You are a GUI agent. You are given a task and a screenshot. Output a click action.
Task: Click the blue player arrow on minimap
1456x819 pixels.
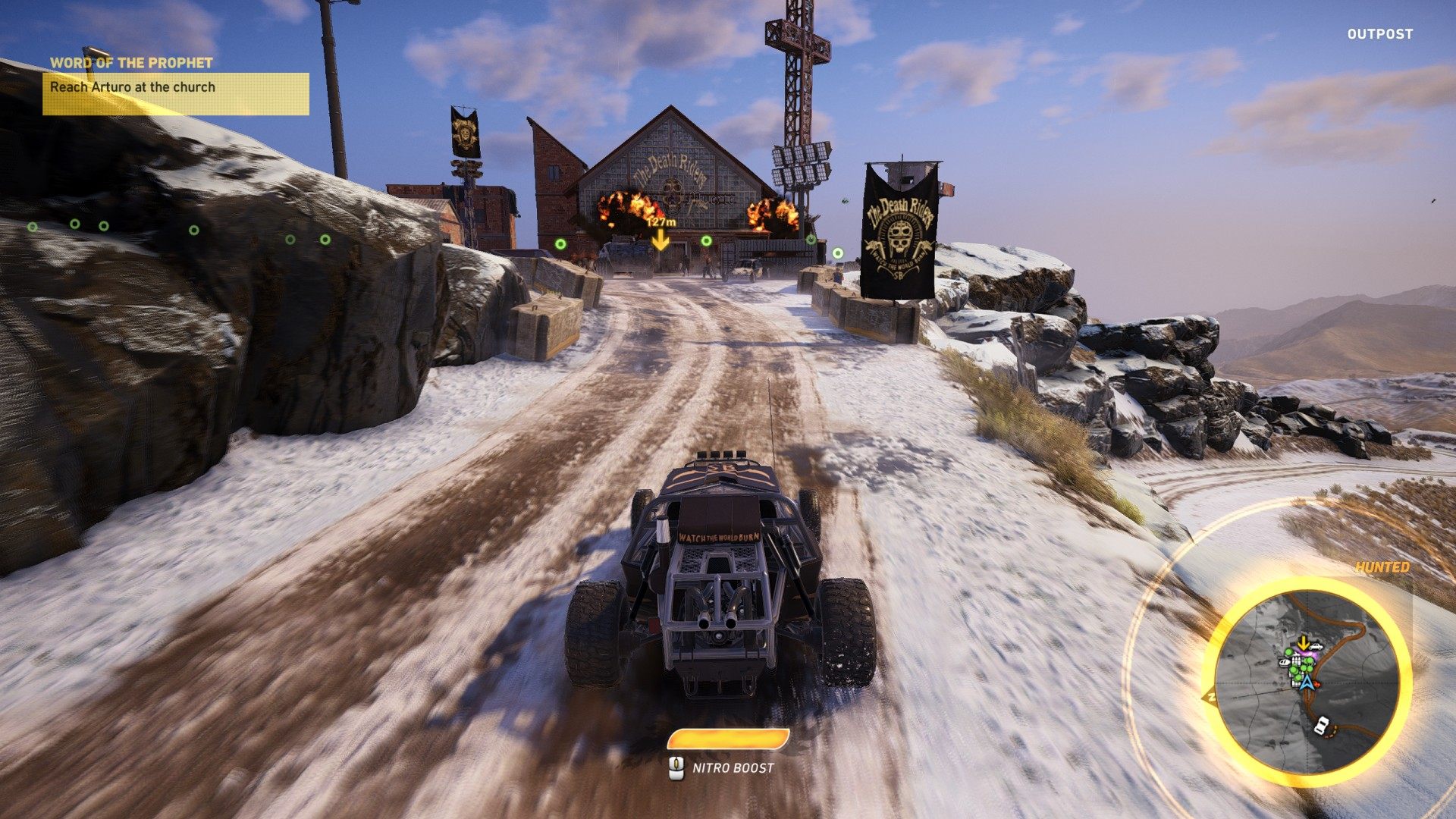(x=1307, y=681)
